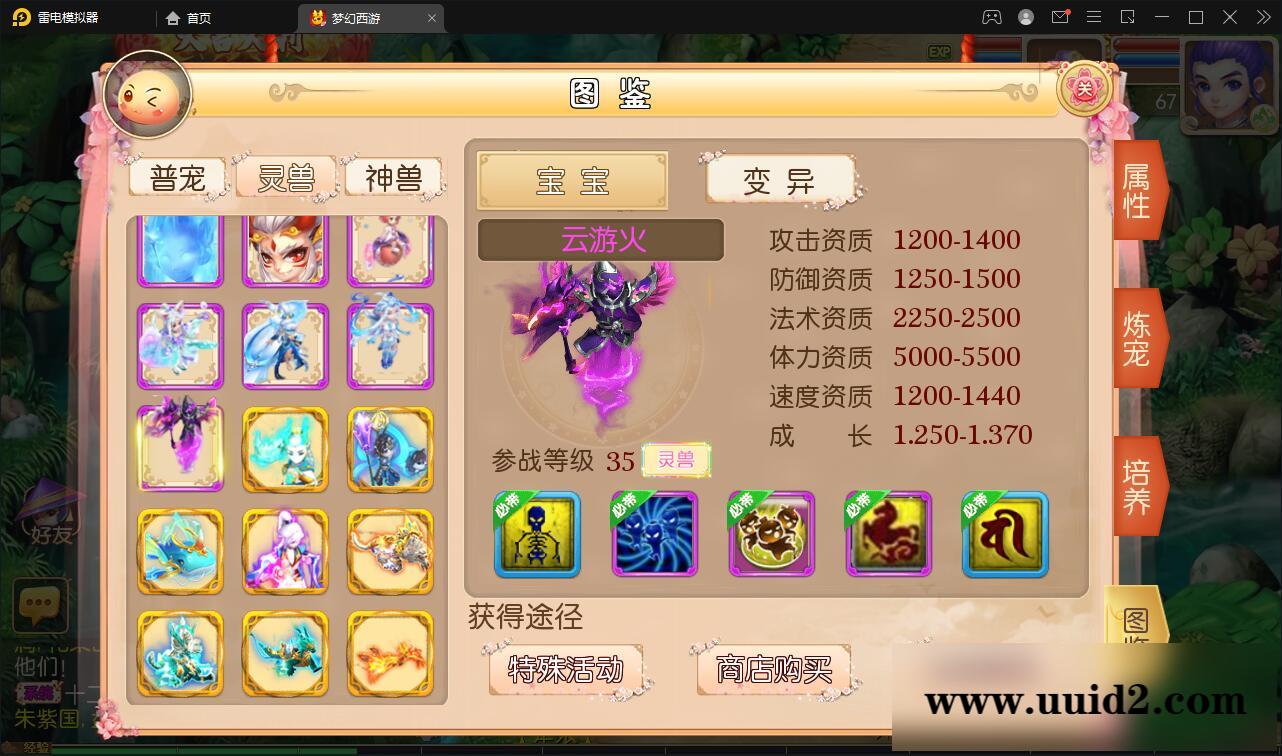This screenshot has height=756, width=1282.
Task: Click the golden monkey skill icon
Action: click(x=771, y=535)
